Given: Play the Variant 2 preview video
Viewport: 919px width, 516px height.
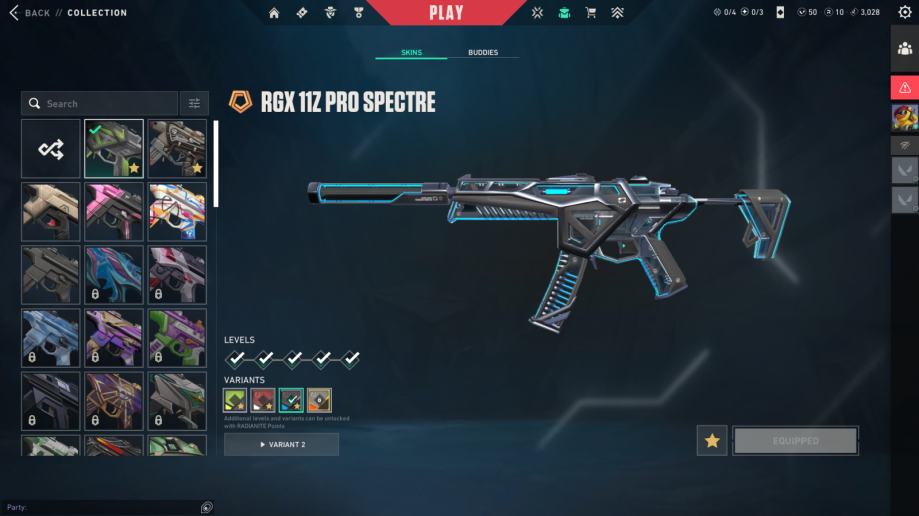Looking at the screenshot, I should [281, 444].
